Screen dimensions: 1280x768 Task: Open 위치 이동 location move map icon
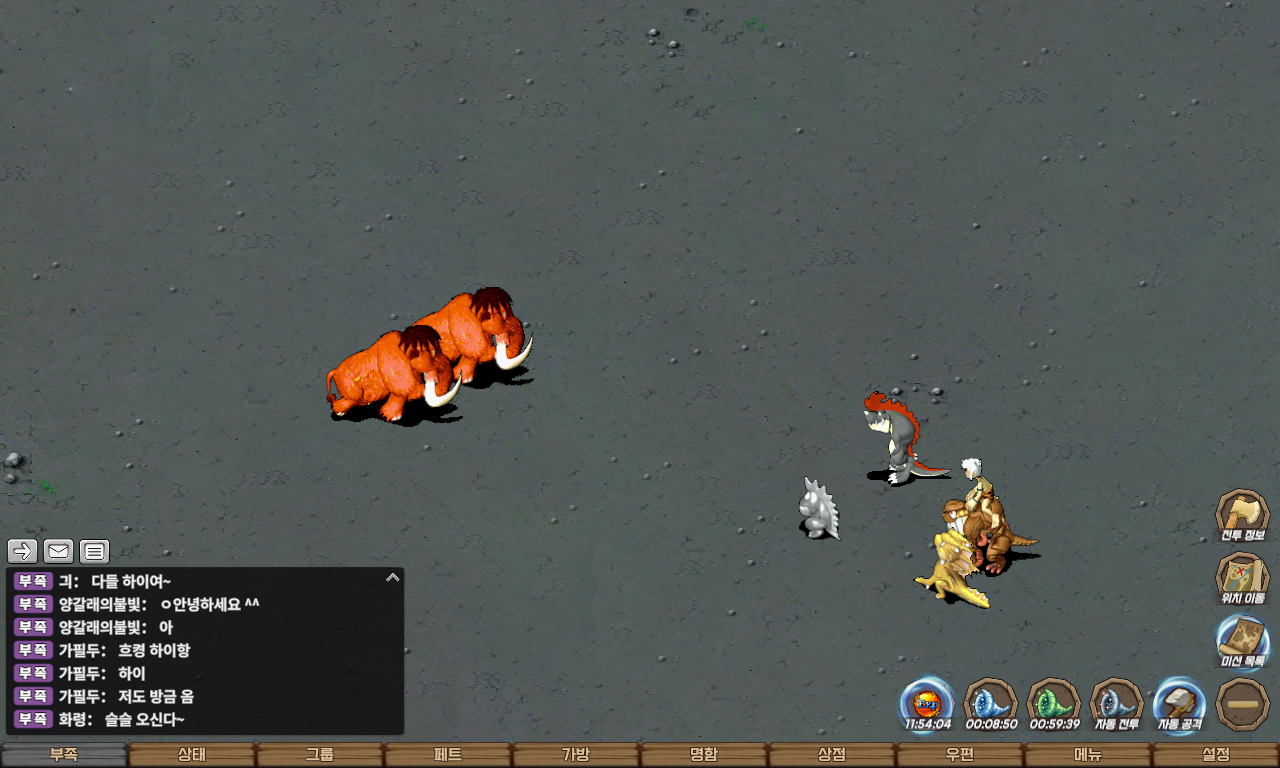click(1242, 578)
